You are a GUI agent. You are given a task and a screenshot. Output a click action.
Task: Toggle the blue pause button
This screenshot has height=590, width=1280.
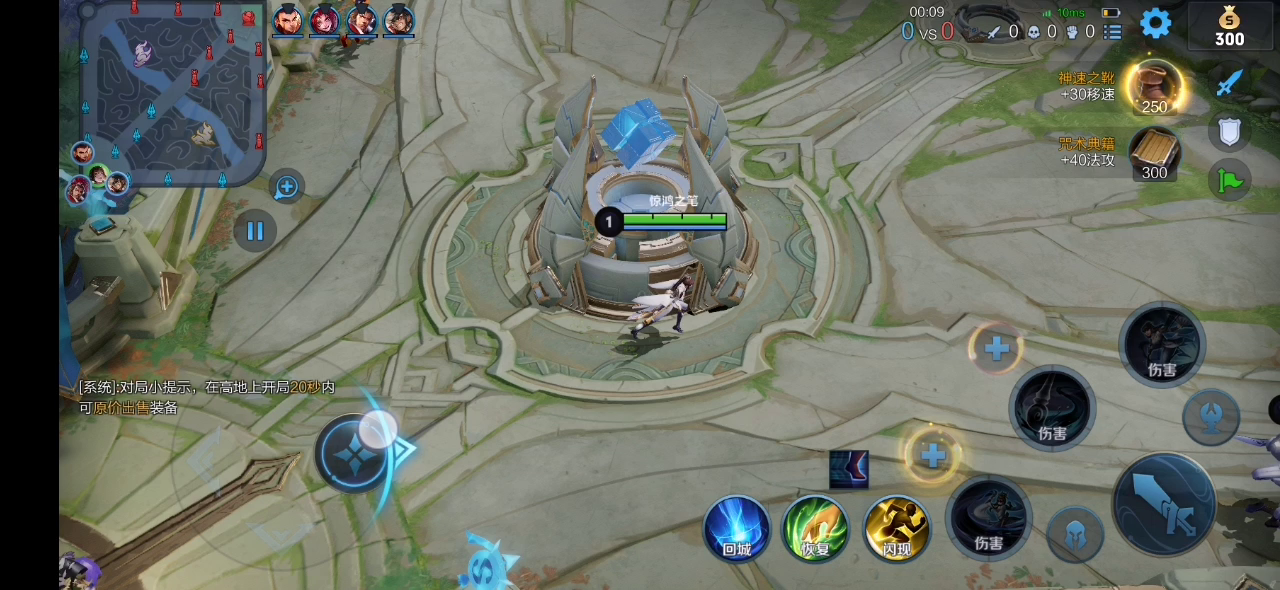[x=255, y=231]
